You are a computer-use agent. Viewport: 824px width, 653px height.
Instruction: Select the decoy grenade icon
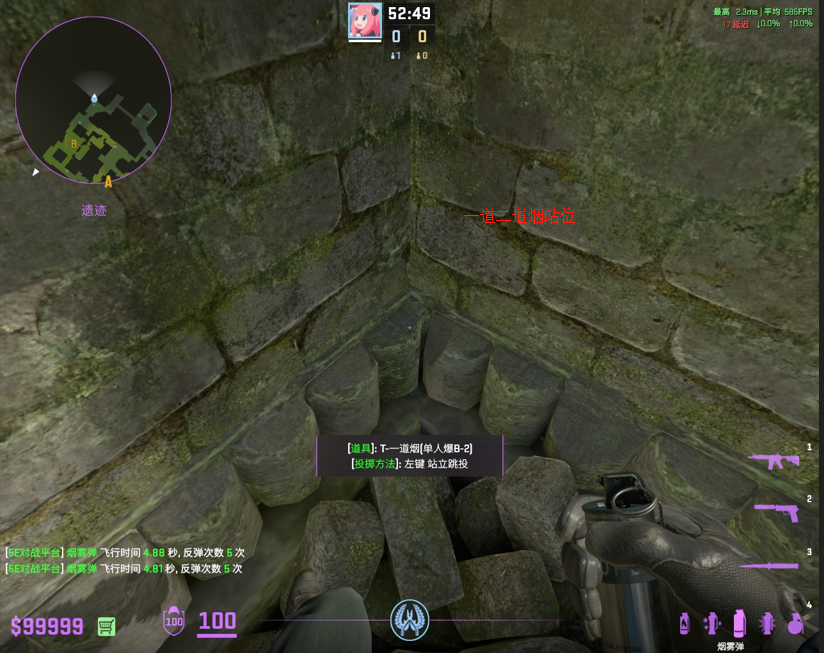point(712,623)
